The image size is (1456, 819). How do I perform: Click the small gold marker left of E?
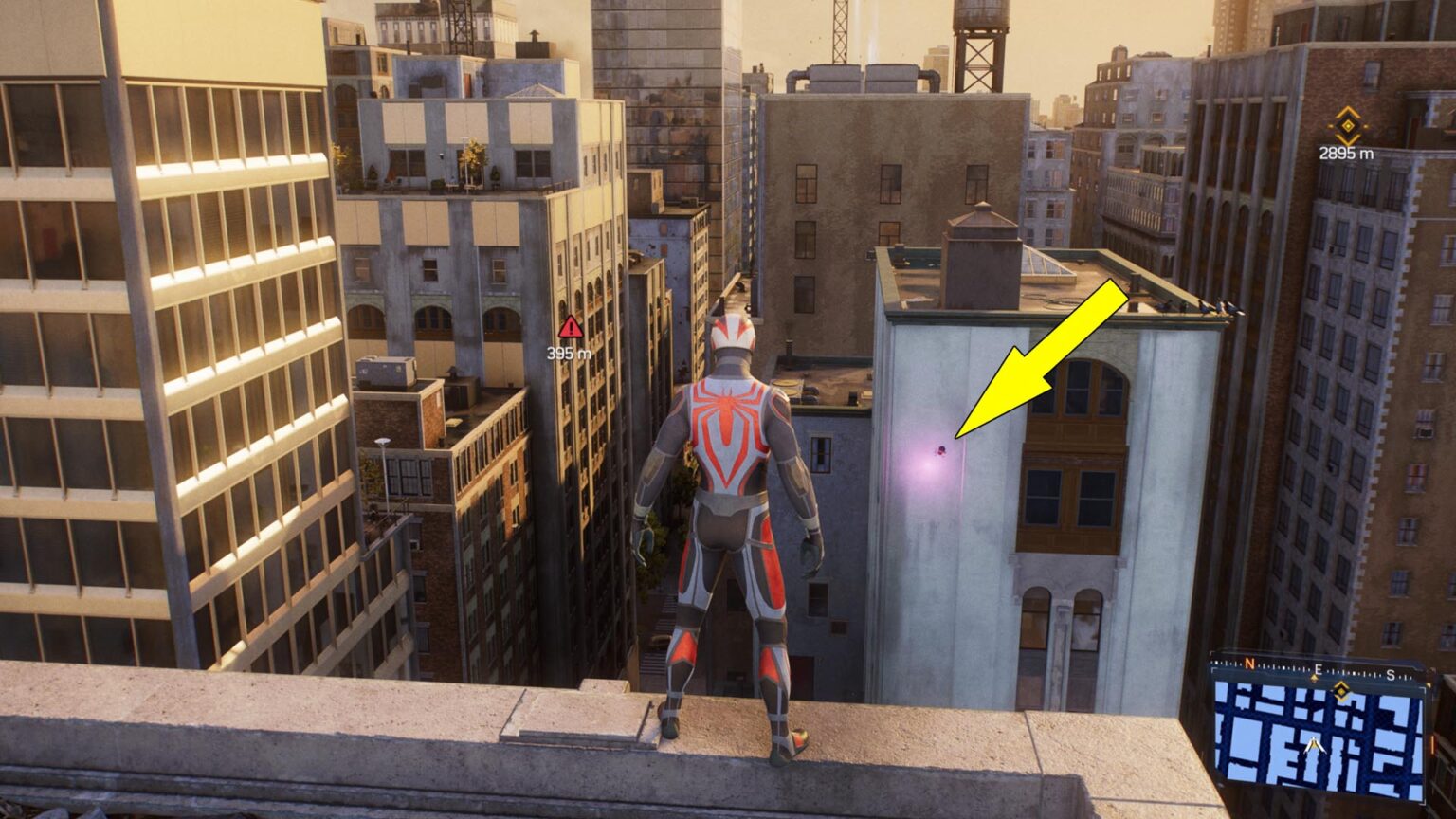click(1313, 677)
